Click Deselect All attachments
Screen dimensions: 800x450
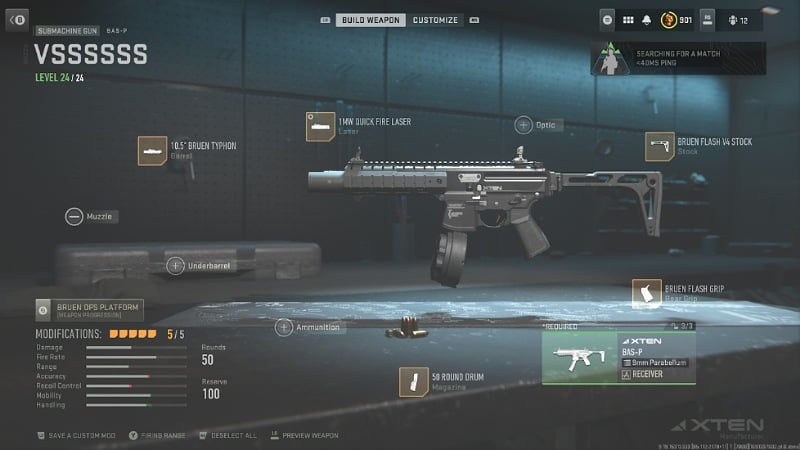228,436
